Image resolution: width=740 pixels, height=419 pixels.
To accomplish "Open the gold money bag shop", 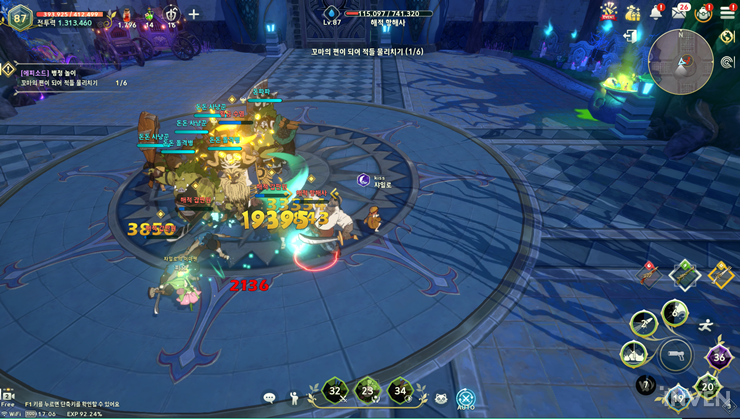I will point(632,12).
